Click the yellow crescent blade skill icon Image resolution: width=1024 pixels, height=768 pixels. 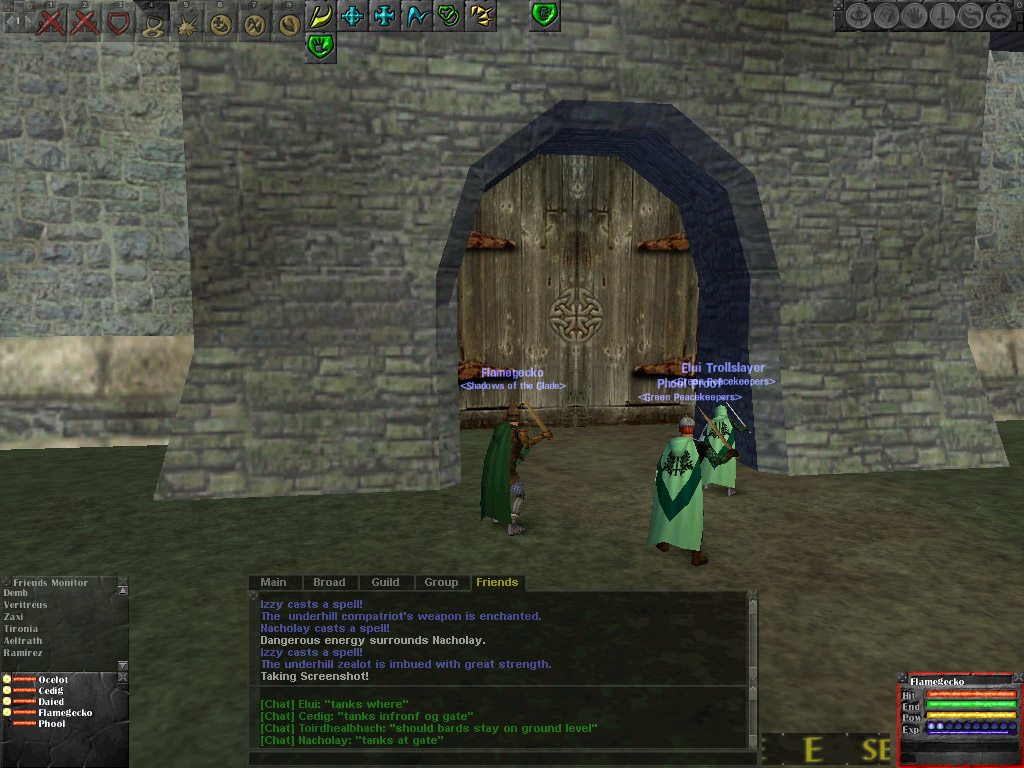[320, 16]
